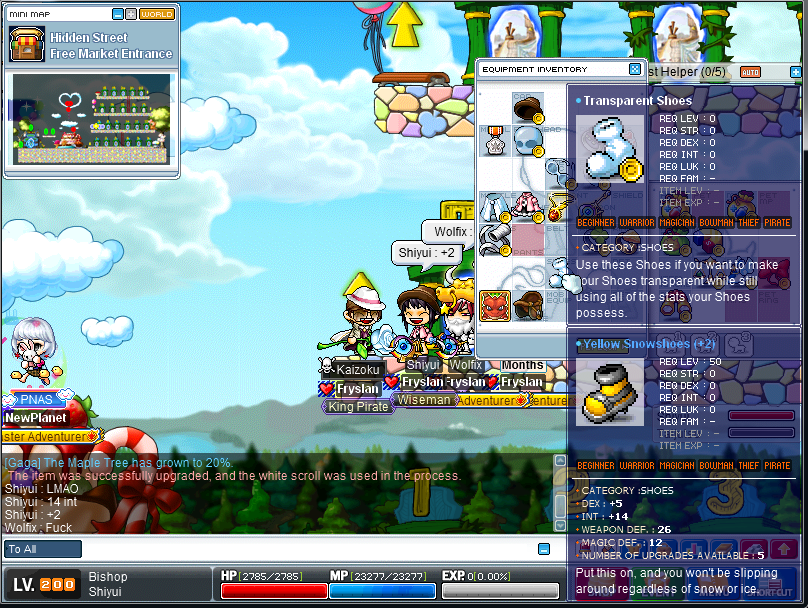
Task: Open the World map from minimap
Action: point(157,14)
